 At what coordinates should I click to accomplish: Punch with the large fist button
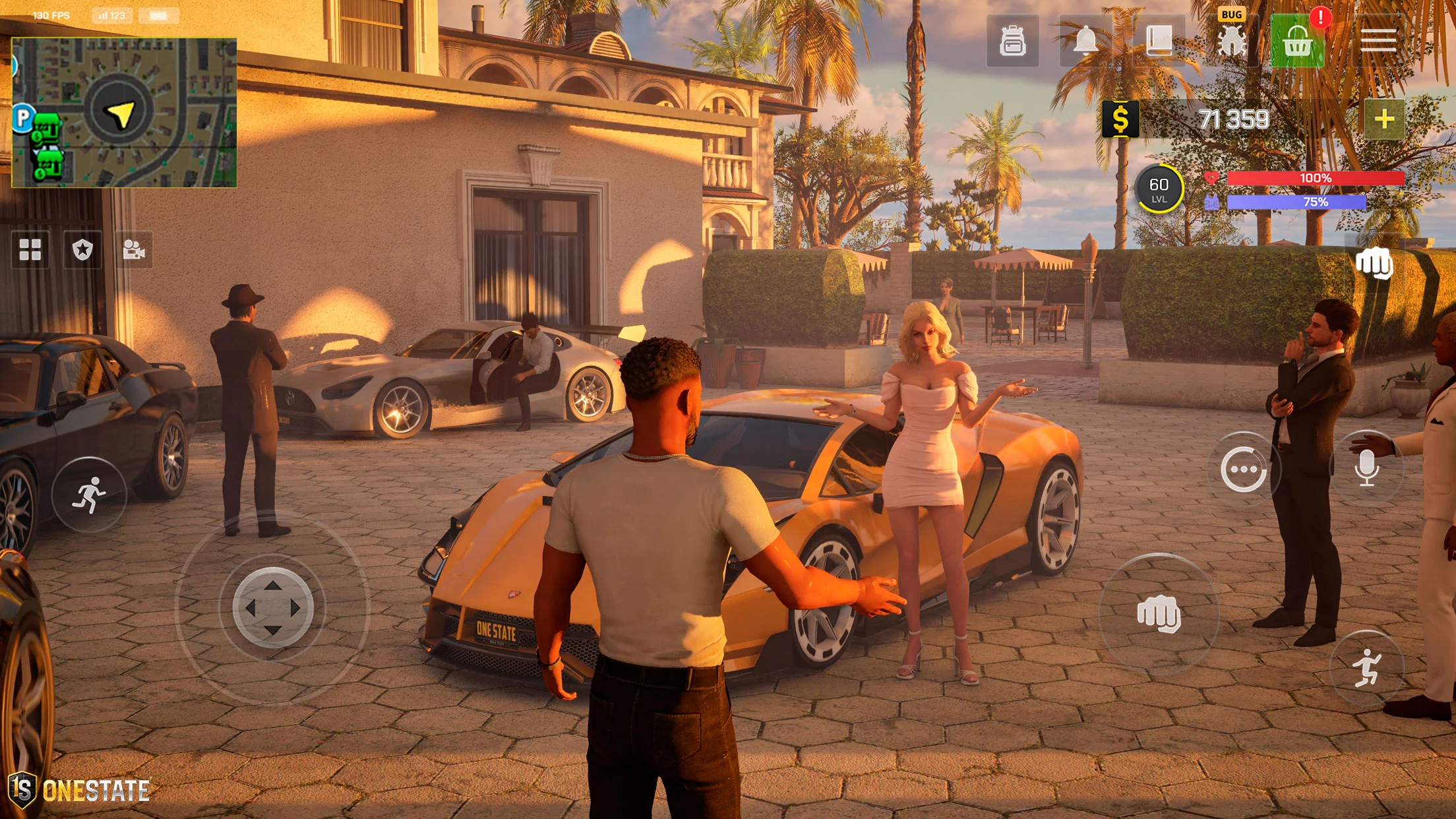coord(1159,614)
